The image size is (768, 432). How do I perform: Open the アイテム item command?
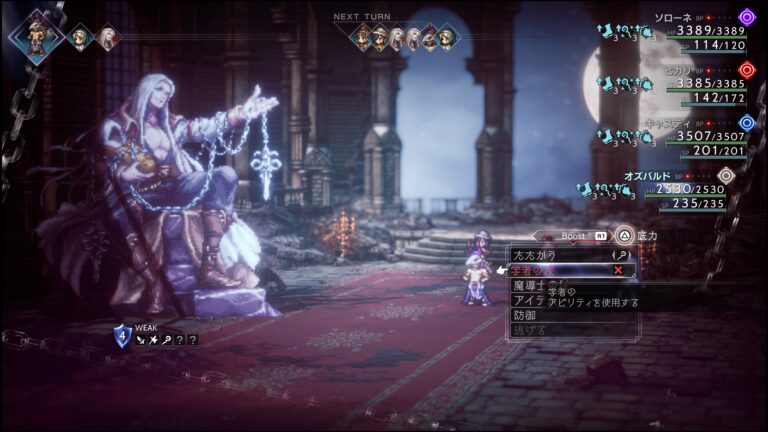click(527, 300)
